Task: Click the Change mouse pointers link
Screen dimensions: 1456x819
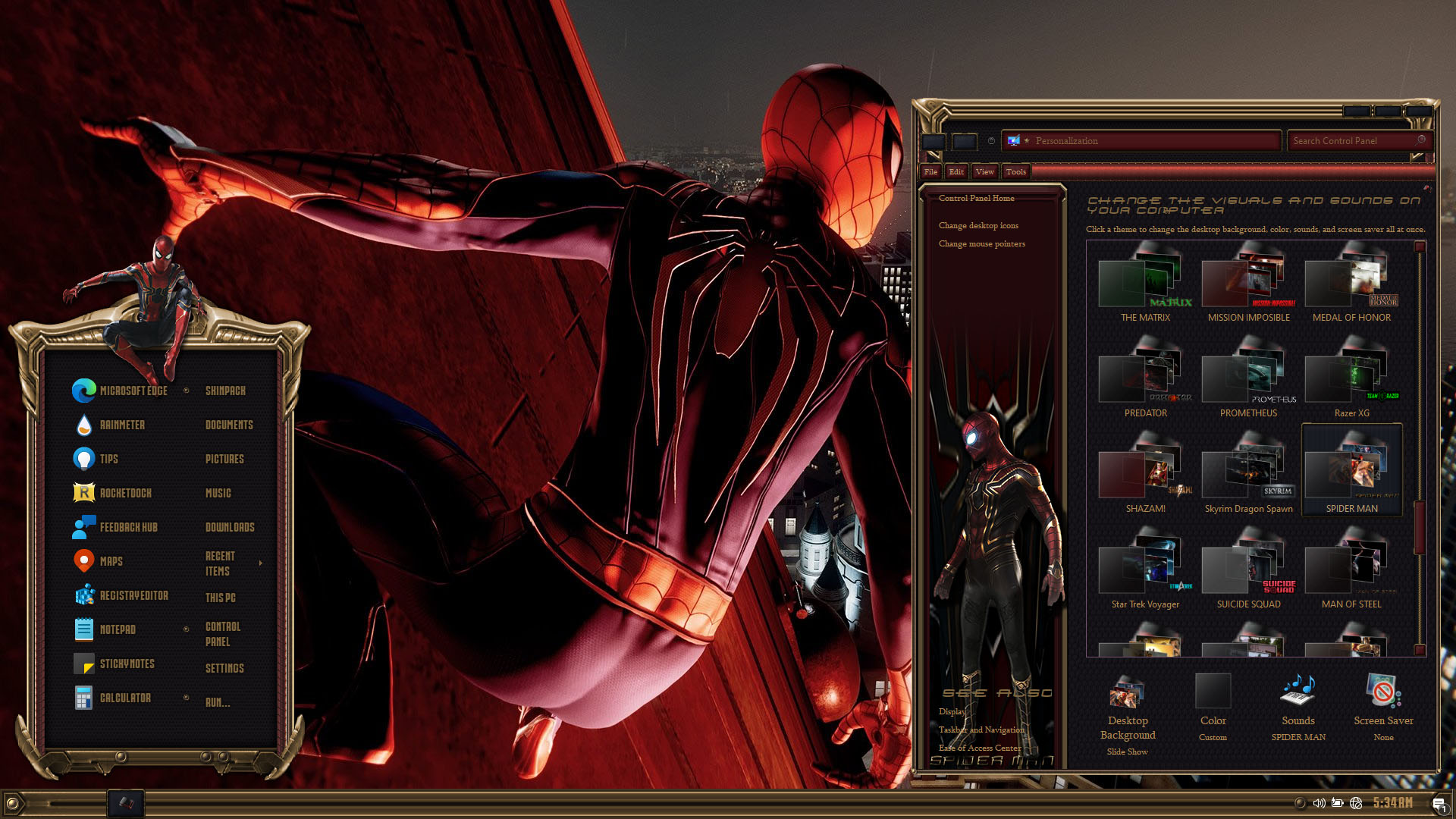Action: point(981,243)
